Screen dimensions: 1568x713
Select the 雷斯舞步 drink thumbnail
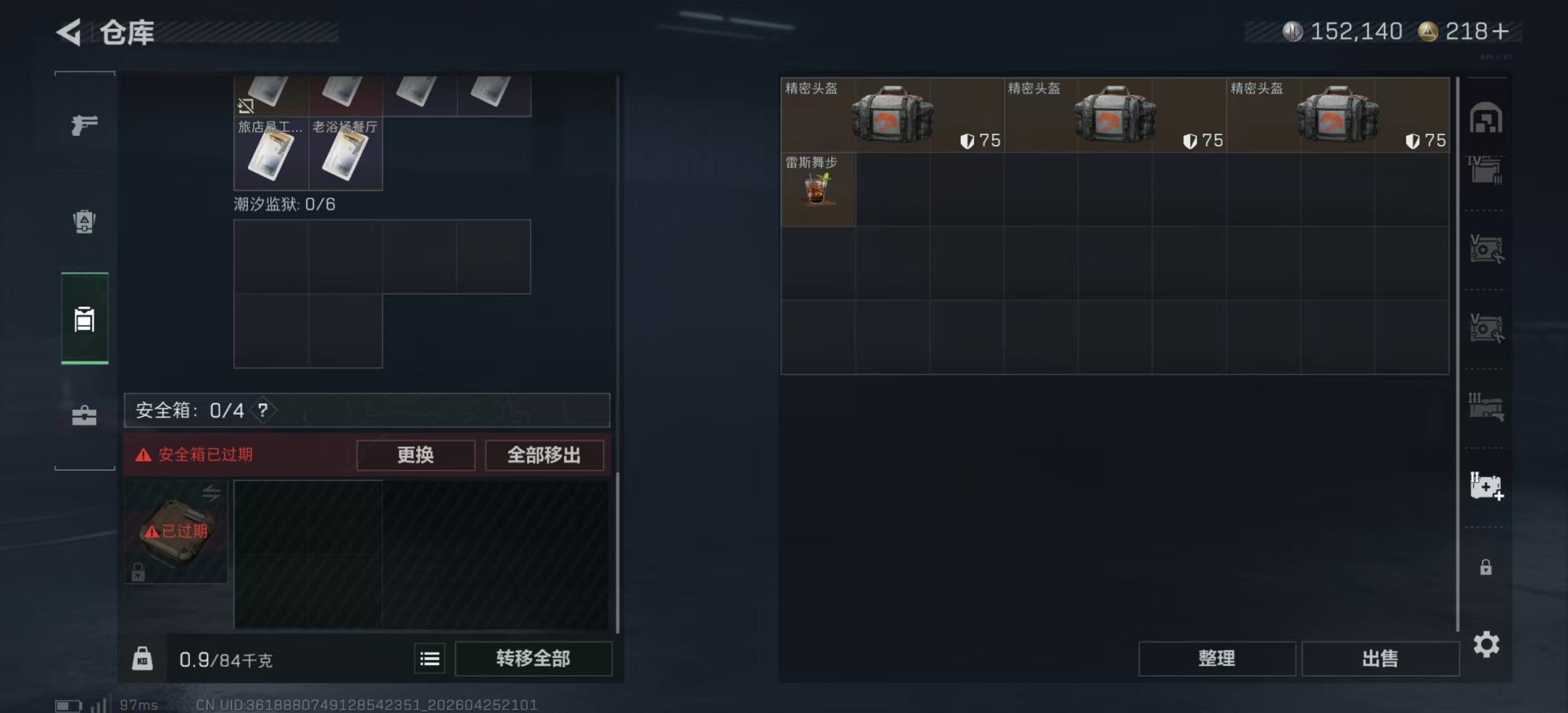click(818, 190)
